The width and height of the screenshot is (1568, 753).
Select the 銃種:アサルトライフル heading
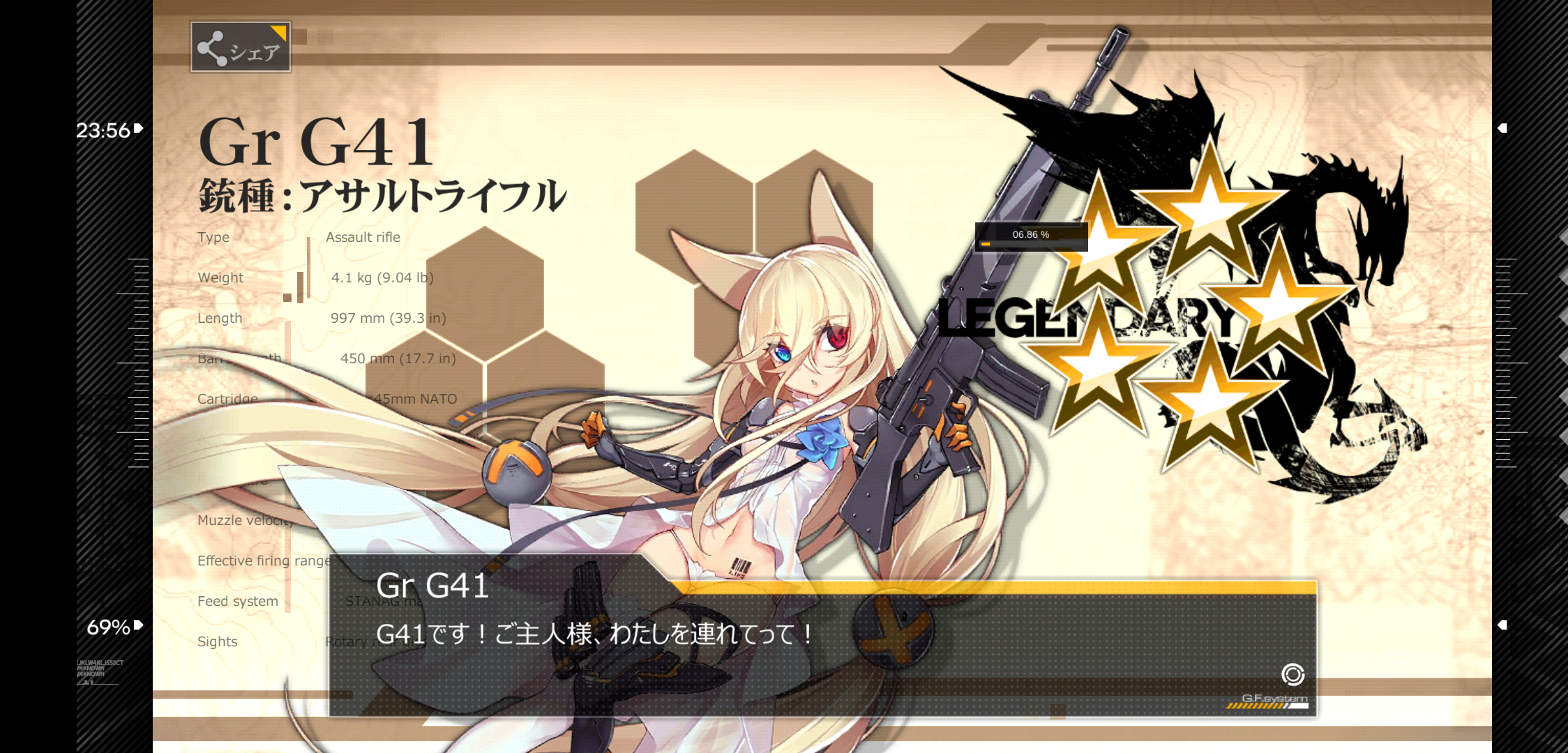pos(382,196)
